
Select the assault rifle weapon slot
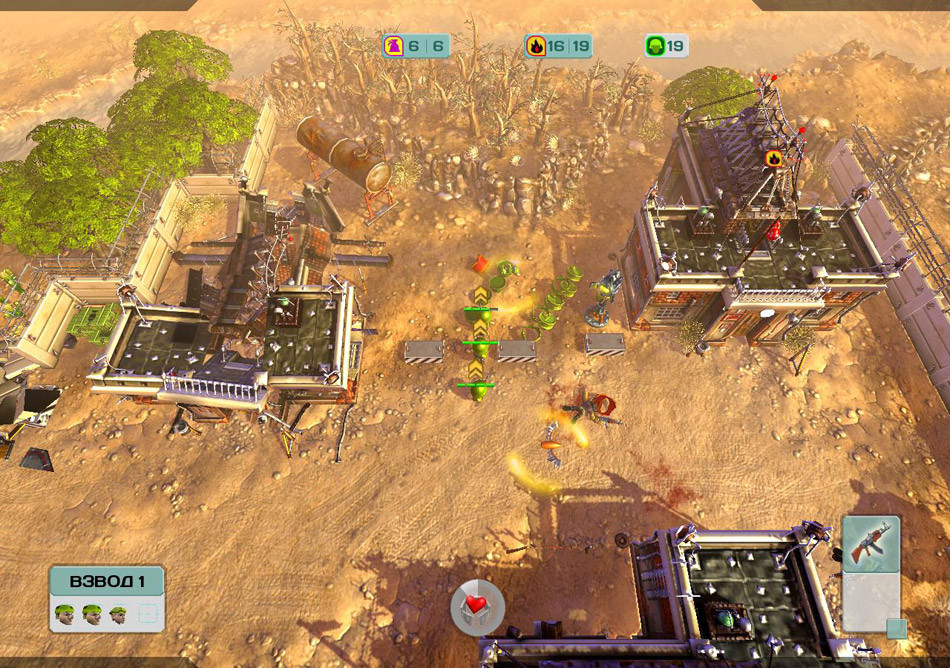click(x=870, y=544)
